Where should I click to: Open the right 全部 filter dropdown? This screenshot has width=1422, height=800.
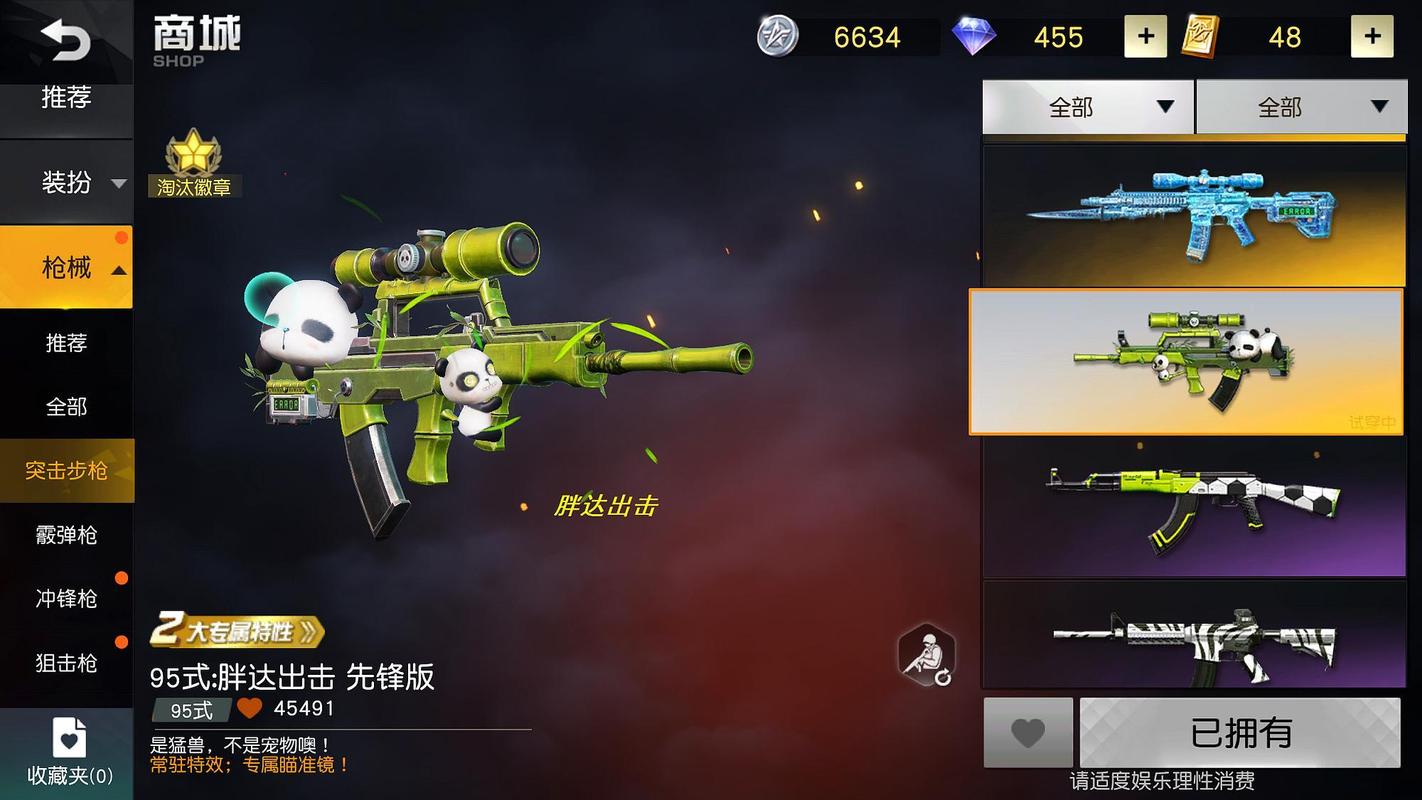(1300, 105)
